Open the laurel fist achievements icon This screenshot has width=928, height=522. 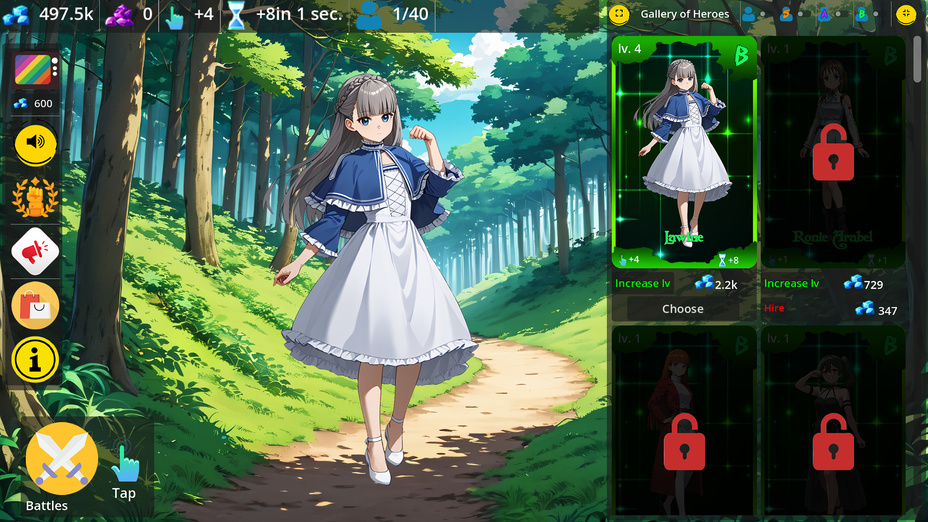(x=35, y=198)
